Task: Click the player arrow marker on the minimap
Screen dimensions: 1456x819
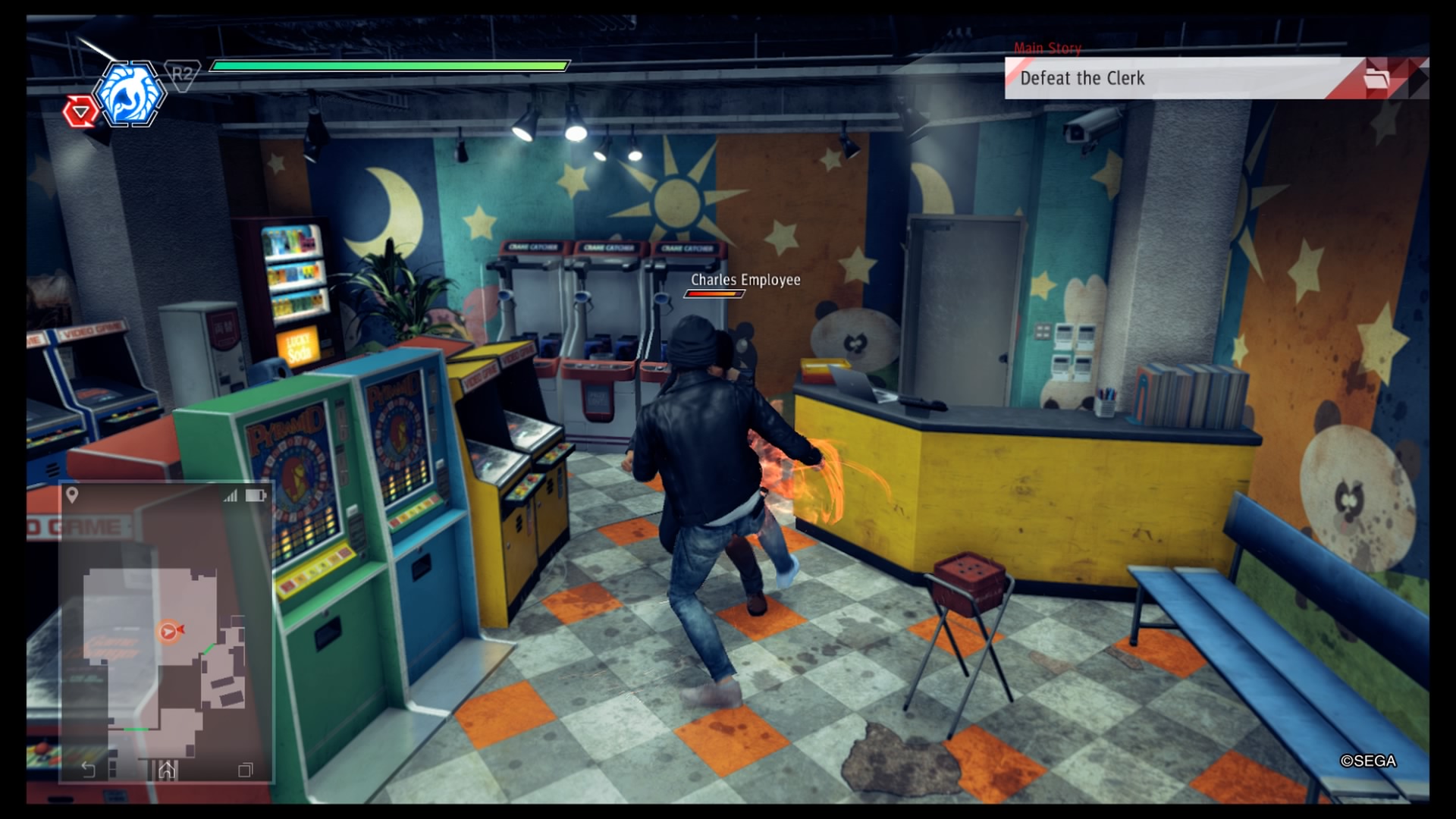Action: (x=169, y=631)
